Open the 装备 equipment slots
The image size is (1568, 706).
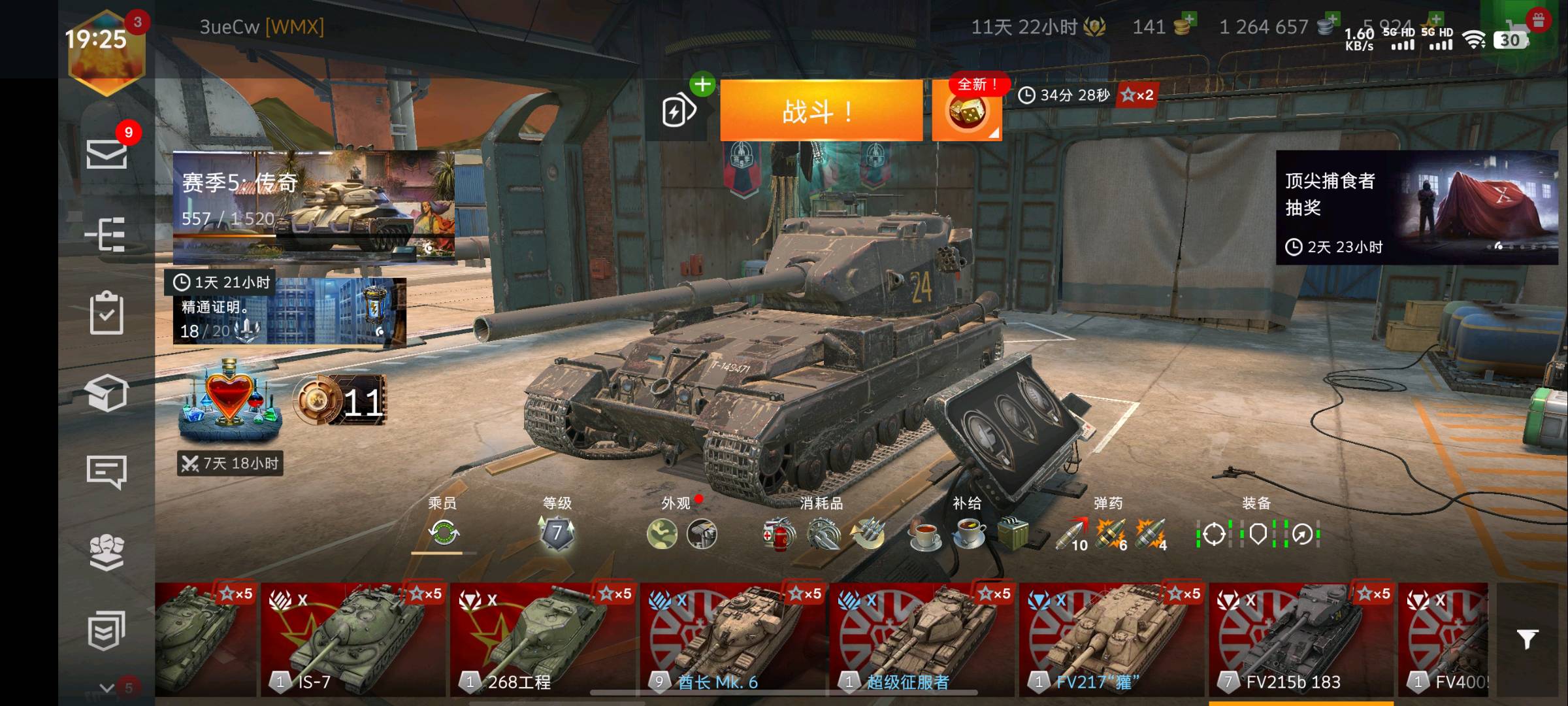pyautogui.click(x=1257, y=533)
